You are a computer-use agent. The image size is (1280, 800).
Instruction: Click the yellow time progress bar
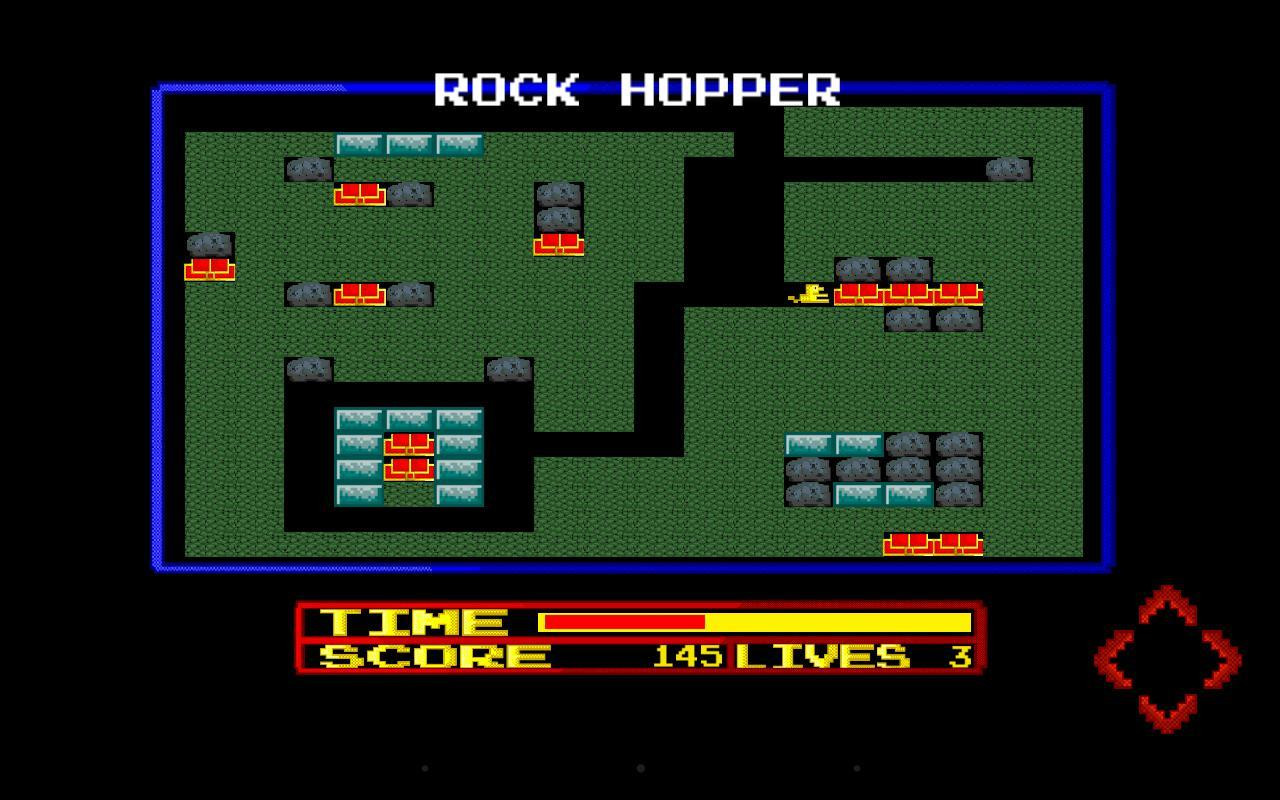[840, 621]
